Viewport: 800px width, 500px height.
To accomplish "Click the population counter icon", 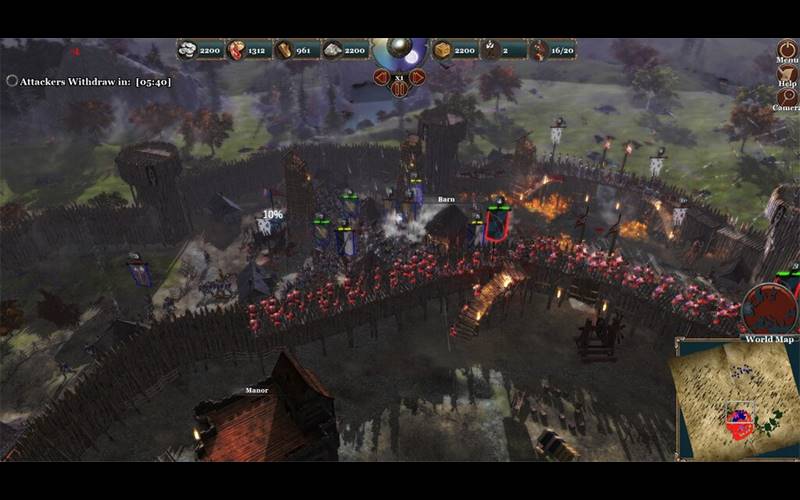I will [x=541, y=49].
